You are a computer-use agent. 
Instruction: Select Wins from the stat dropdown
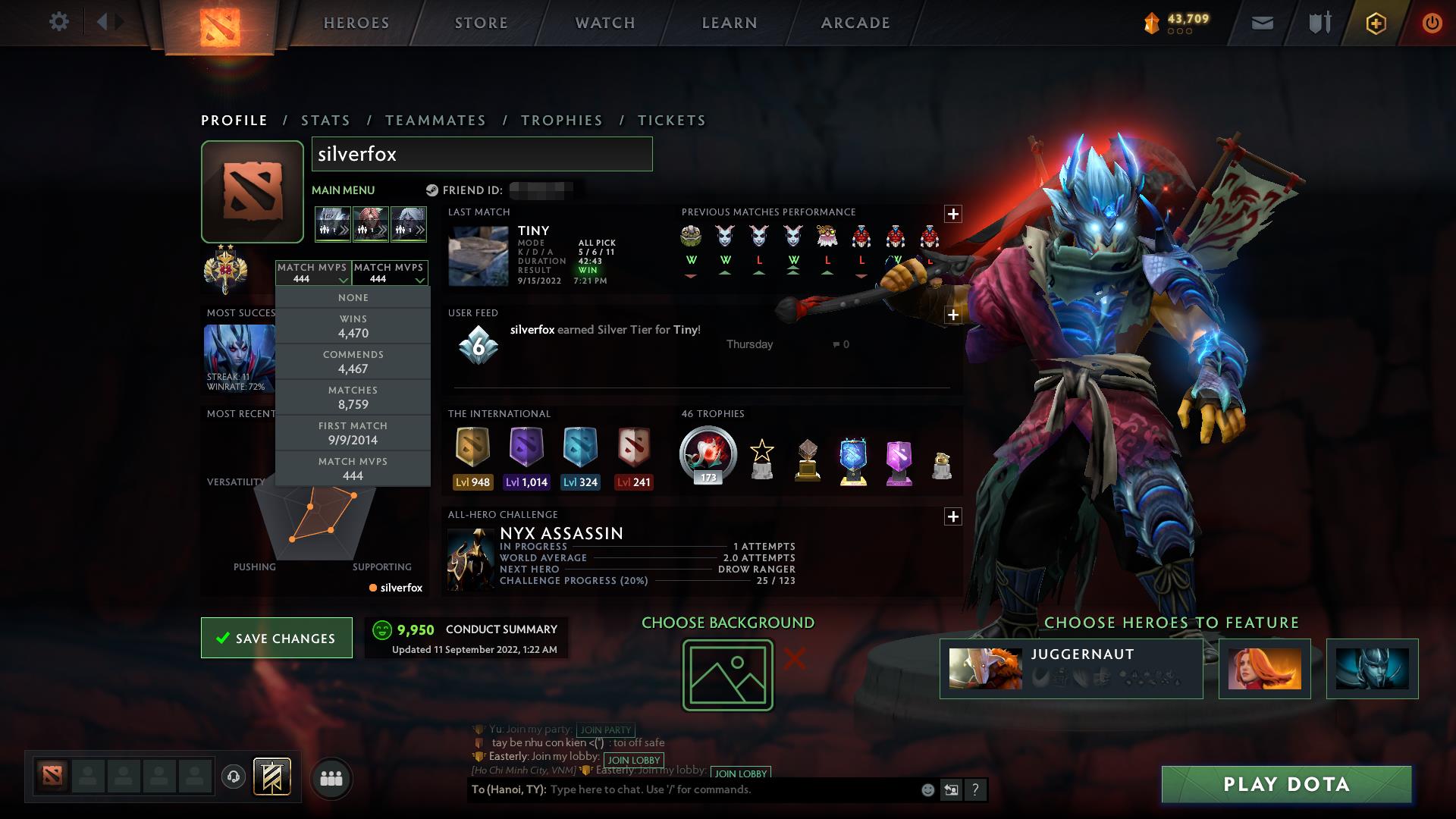click(x=353, y=326)
